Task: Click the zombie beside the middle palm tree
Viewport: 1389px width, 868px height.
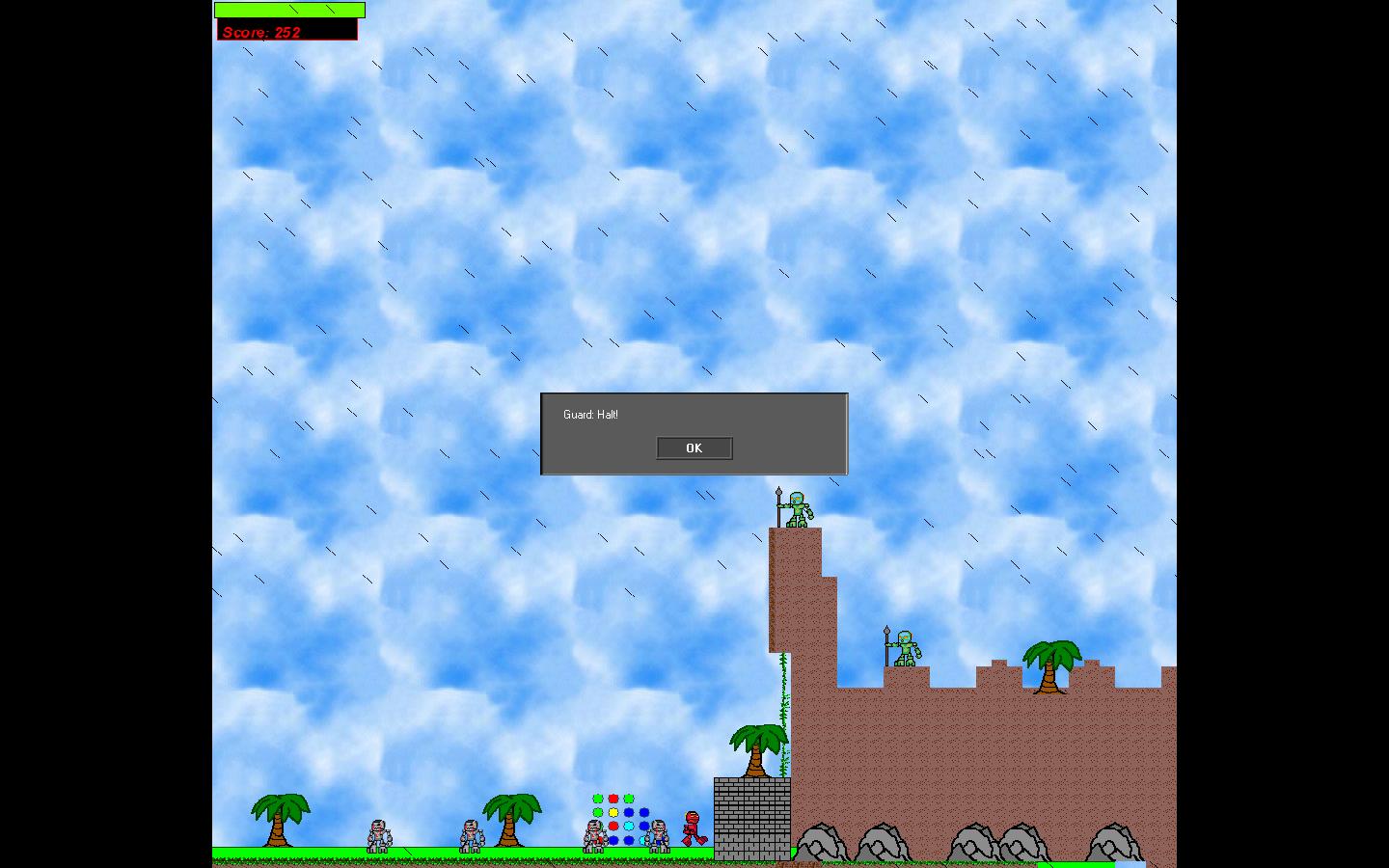Action: coord(473,835)
